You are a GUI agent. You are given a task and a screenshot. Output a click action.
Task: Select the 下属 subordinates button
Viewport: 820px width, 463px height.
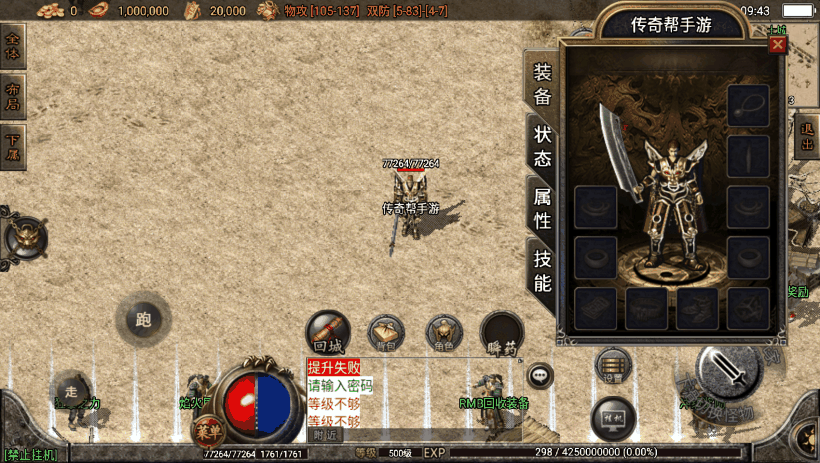[x=13, y=147]
